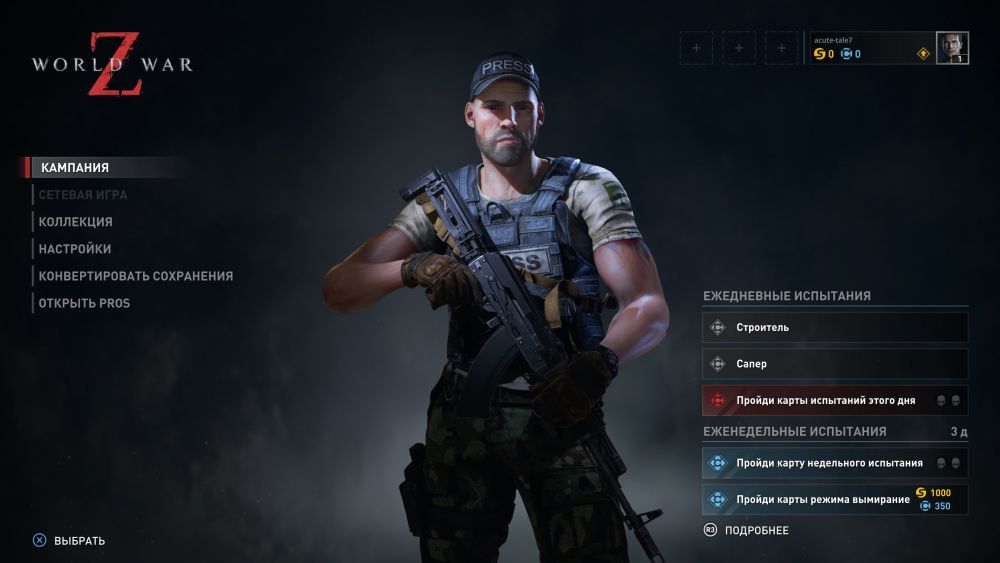The width and height of the screenshot is (1000, 563).
Task: Open the Кампания menu entry
Action: (74, 168)
